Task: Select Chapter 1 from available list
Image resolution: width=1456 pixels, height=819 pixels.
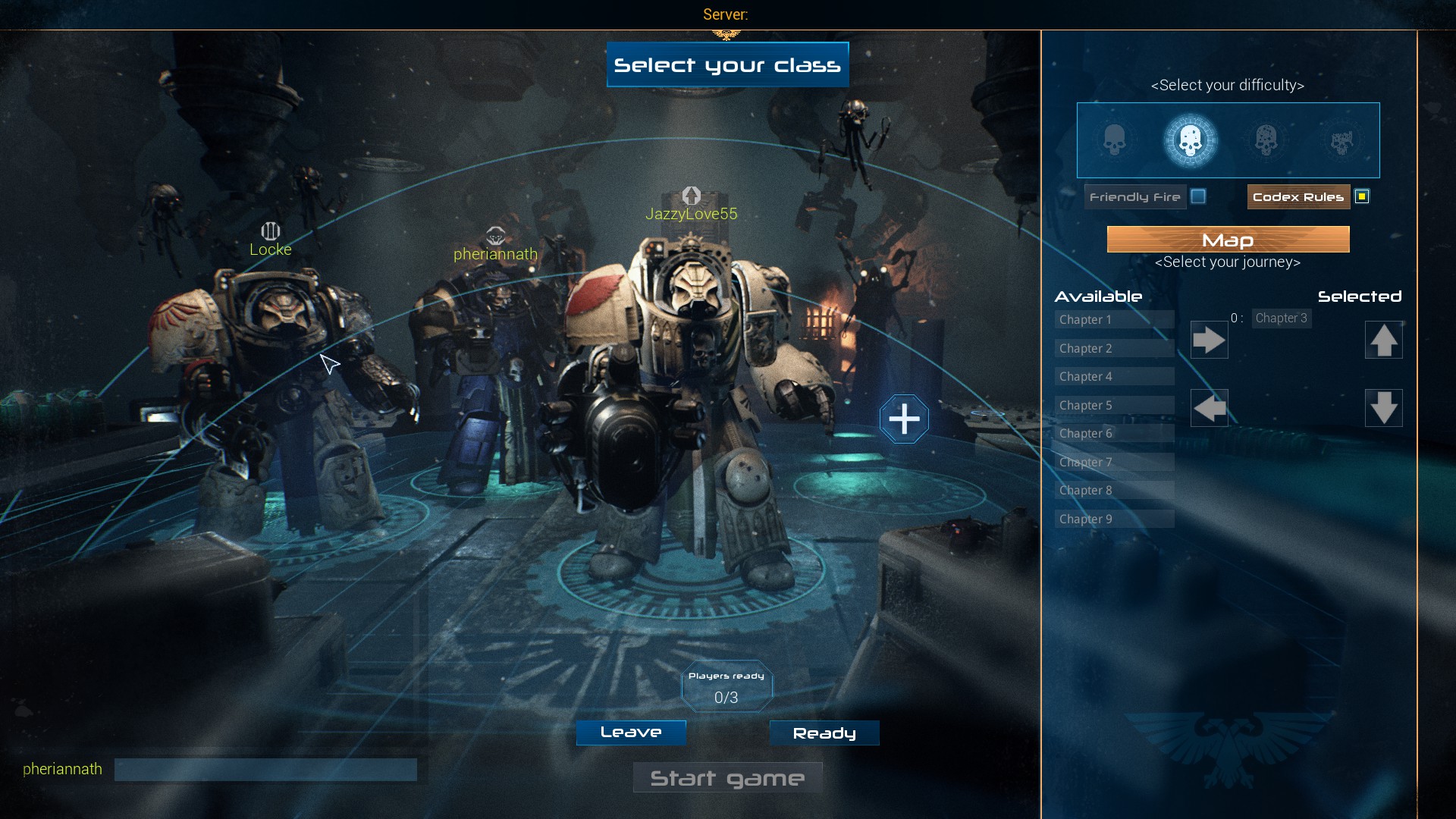Action: [1113, 320]
